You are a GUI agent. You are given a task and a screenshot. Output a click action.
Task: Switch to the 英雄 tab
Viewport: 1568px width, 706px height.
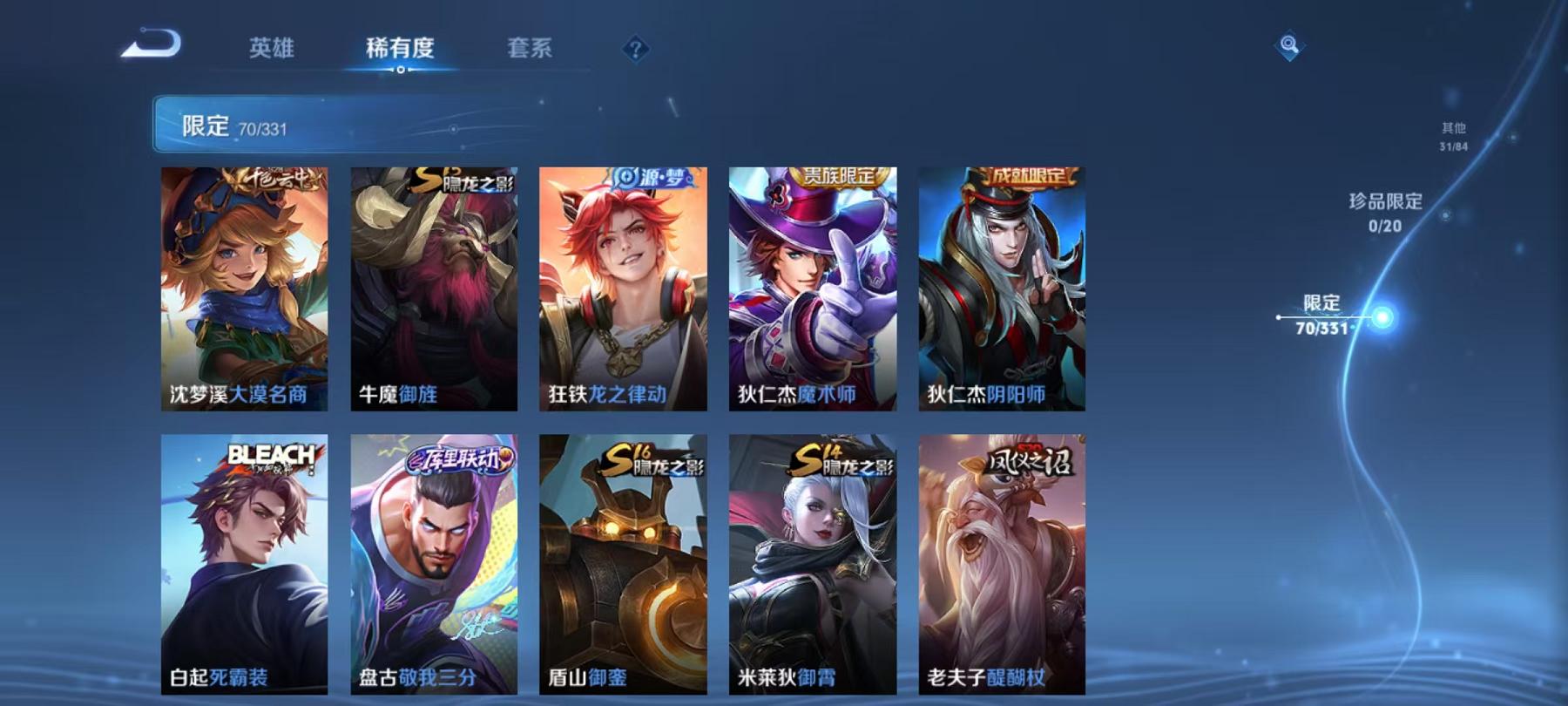click(x=271, y=50)
